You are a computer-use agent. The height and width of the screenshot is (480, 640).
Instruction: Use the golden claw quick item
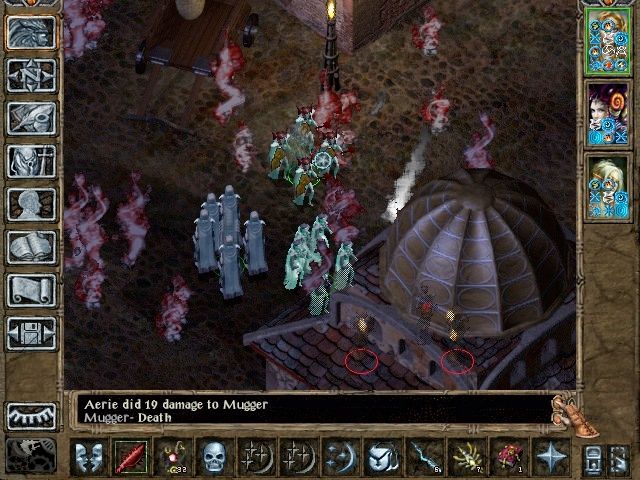pos(465,457)
